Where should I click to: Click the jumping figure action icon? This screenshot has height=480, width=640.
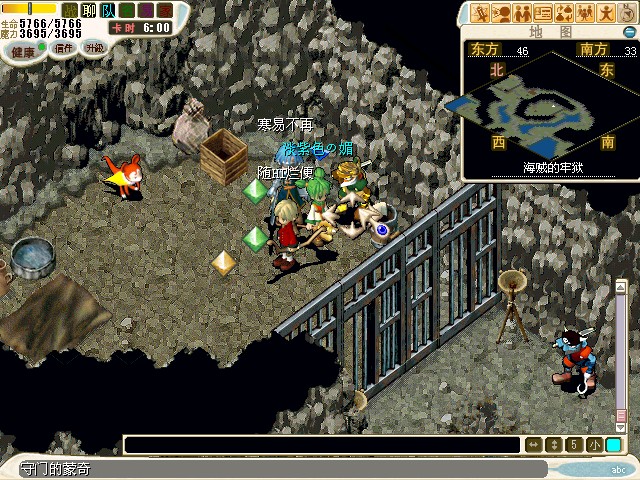(x=606, y=13)
